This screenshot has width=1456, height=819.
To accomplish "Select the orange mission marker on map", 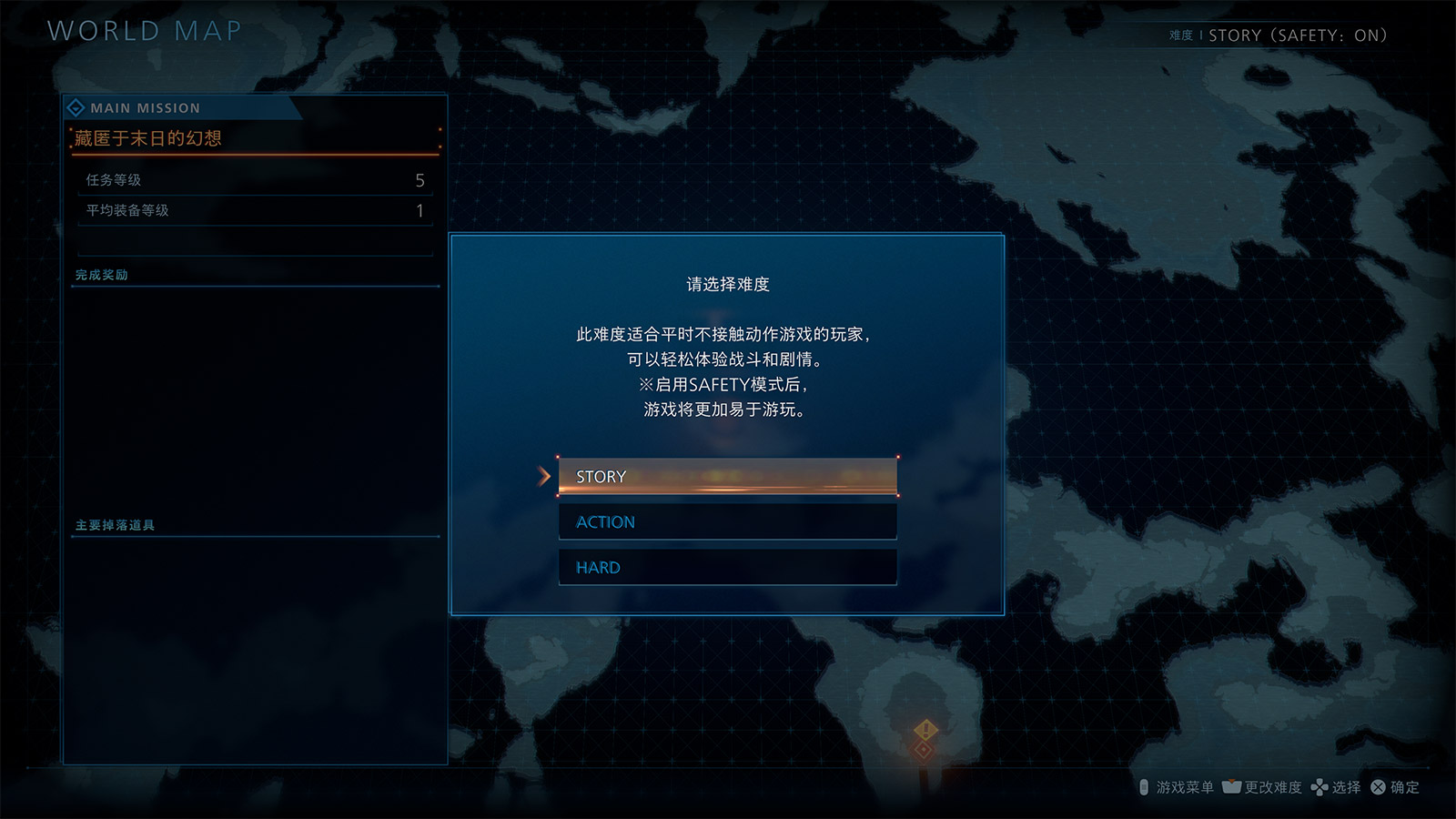I will coord(925,731).
